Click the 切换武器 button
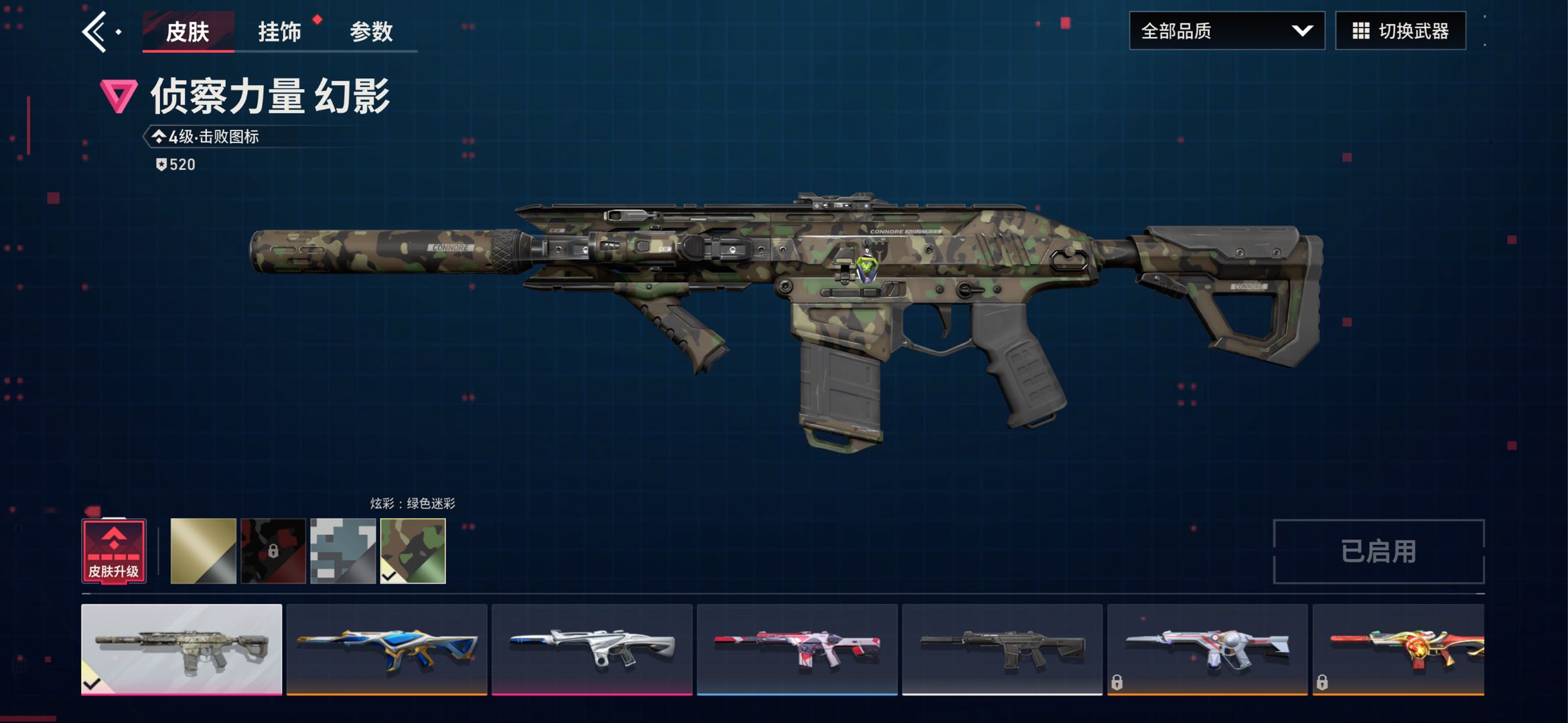The width and height of the screenshot is (1568, 723). (x=1400, y=31)
